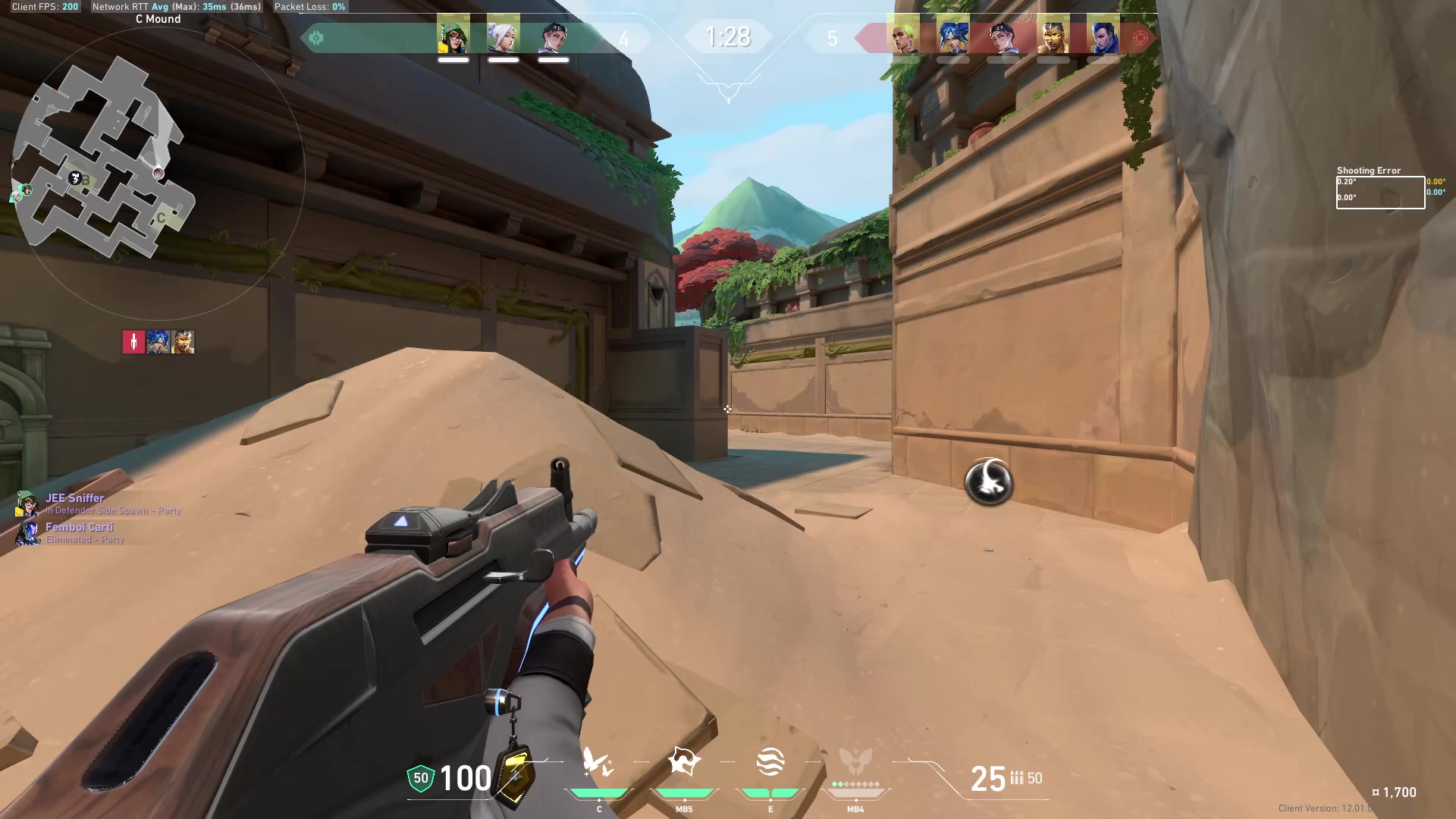Toggle the first ally ultimate readiness bar
This screenshot has width=1456, height=819.
453,58
